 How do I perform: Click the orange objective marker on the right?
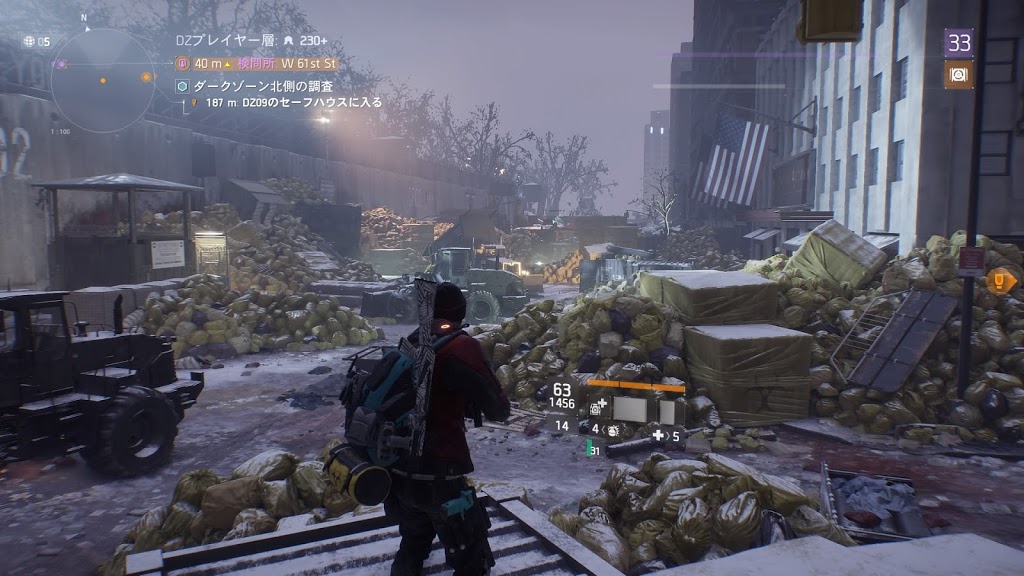click(999, 281)
